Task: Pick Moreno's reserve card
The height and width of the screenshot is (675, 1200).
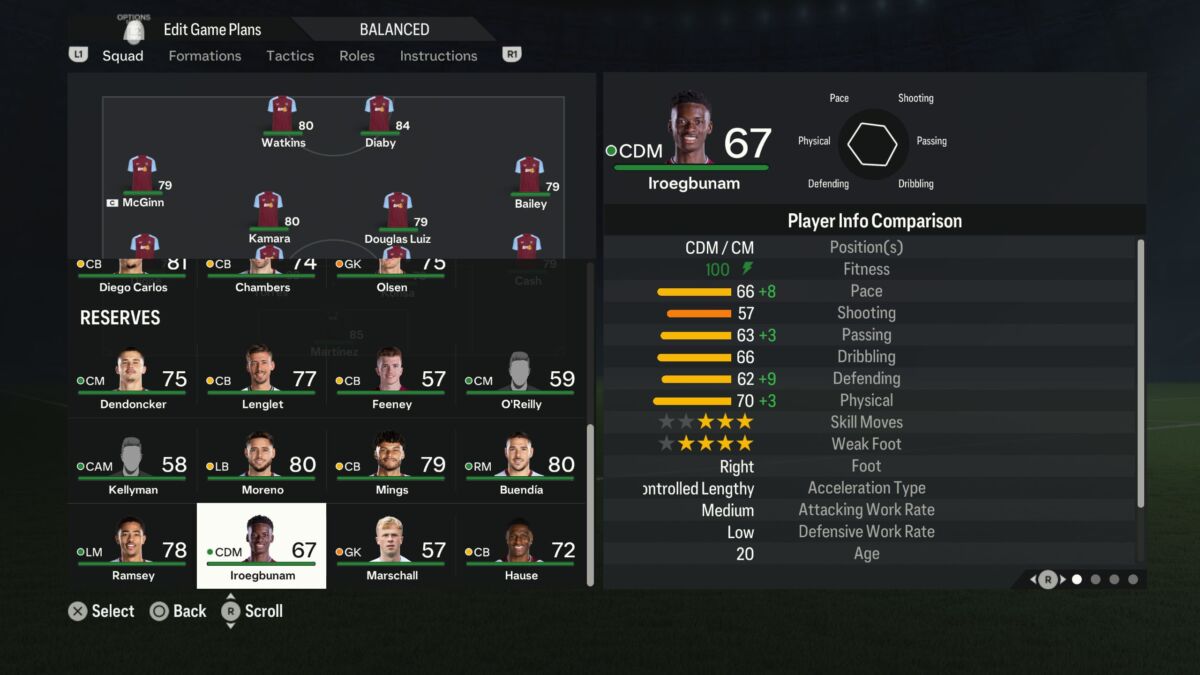Action: [261, 466]
